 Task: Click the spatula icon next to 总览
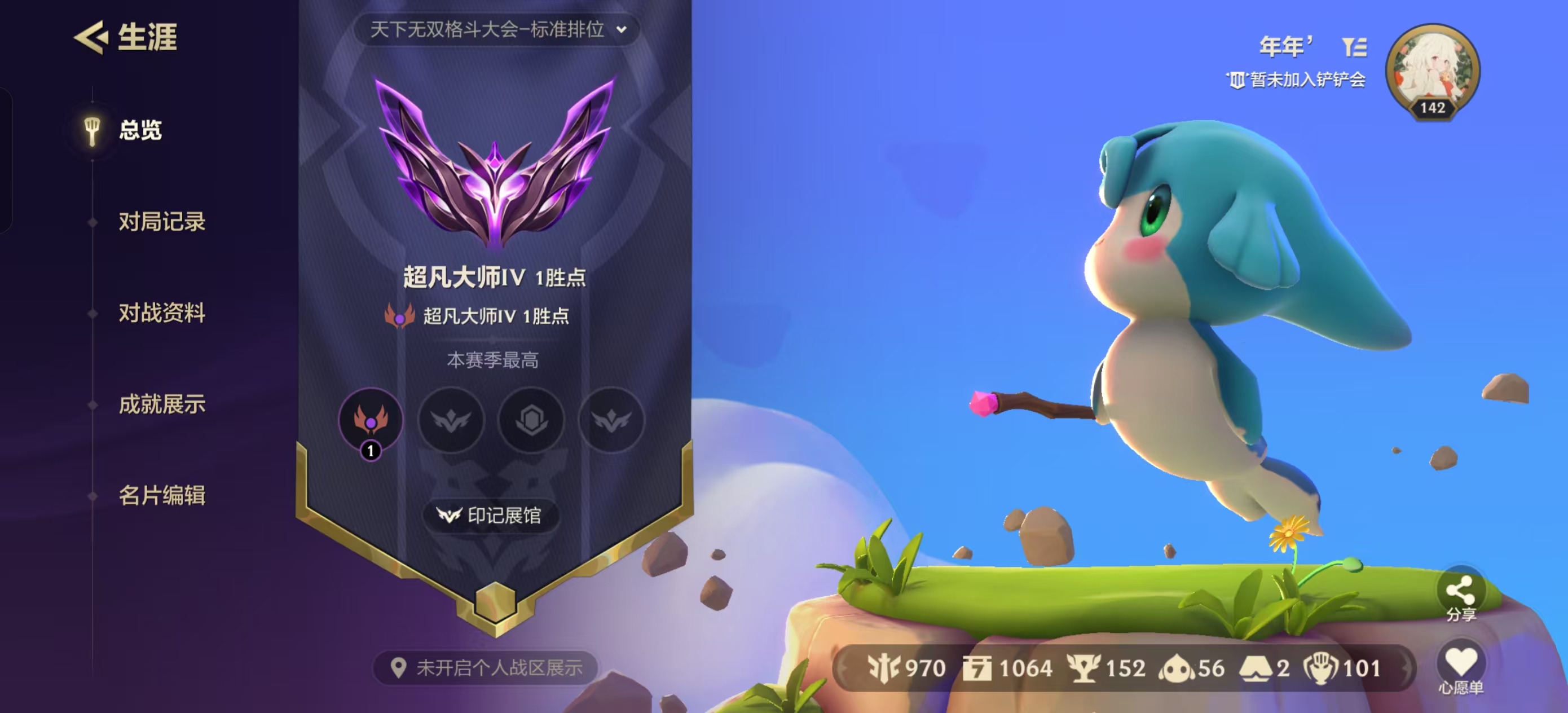click(x=93, y=131)
